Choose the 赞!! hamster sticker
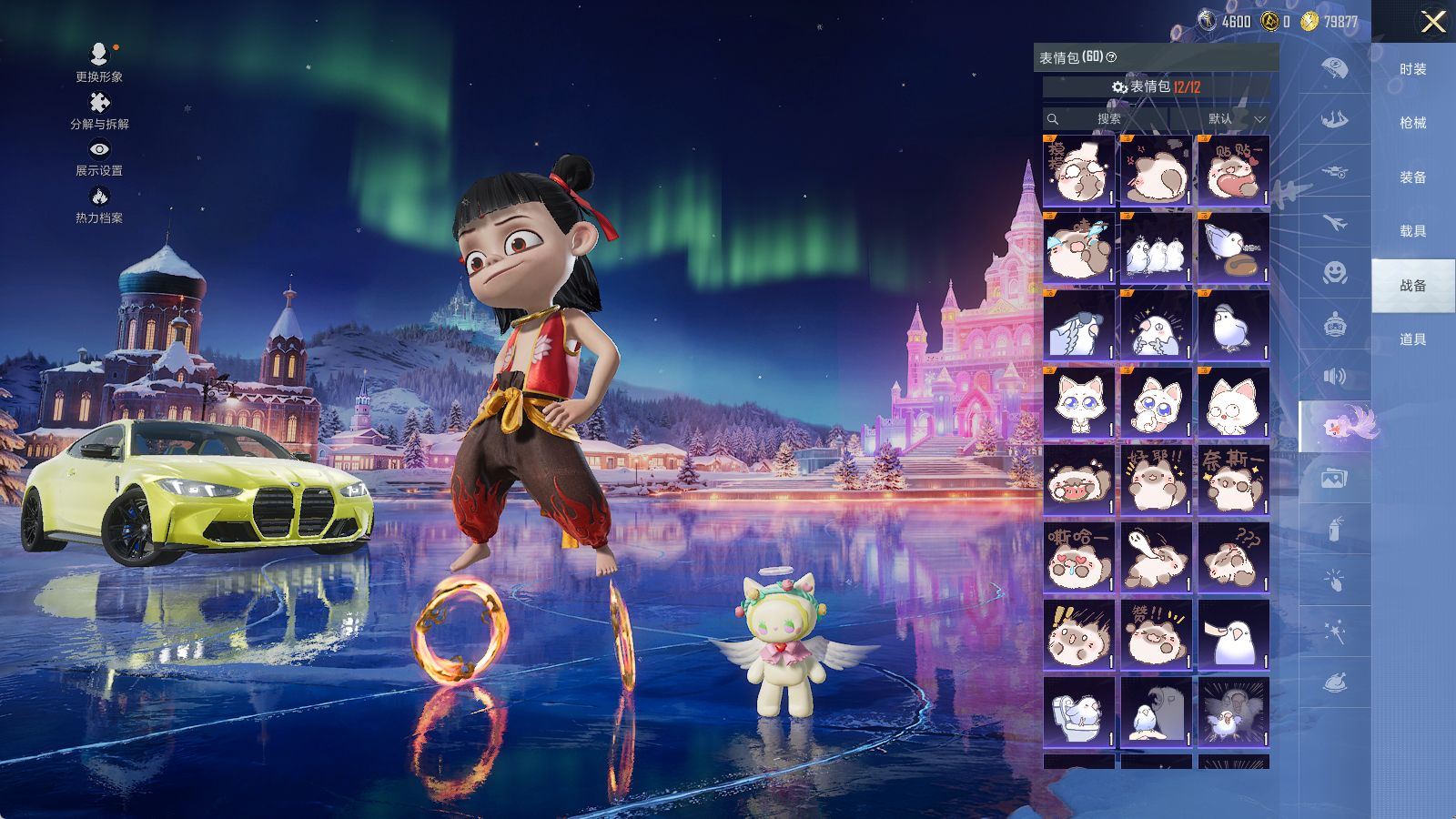1456x819 pixels. tap(1156, 634)
